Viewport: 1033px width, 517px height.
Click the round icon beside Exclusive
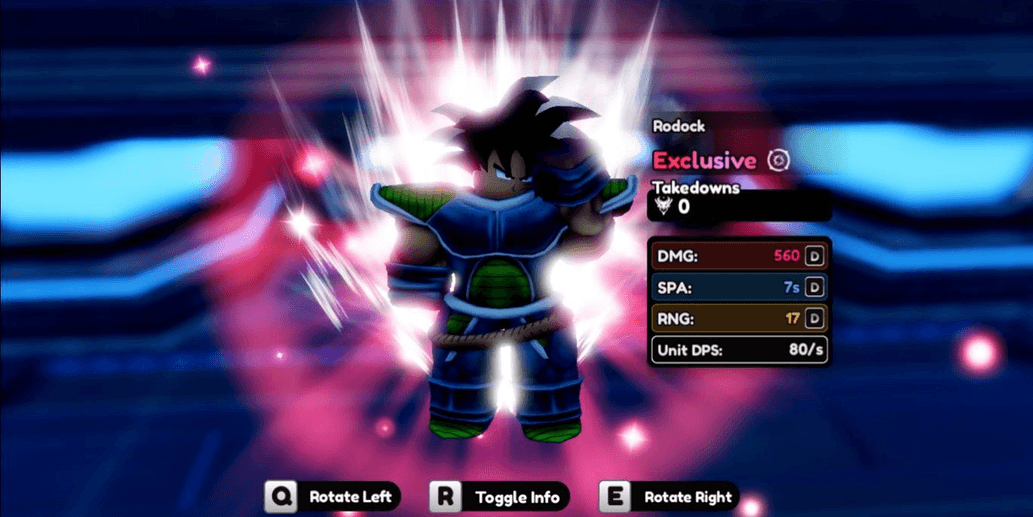(x=778, y=160)
